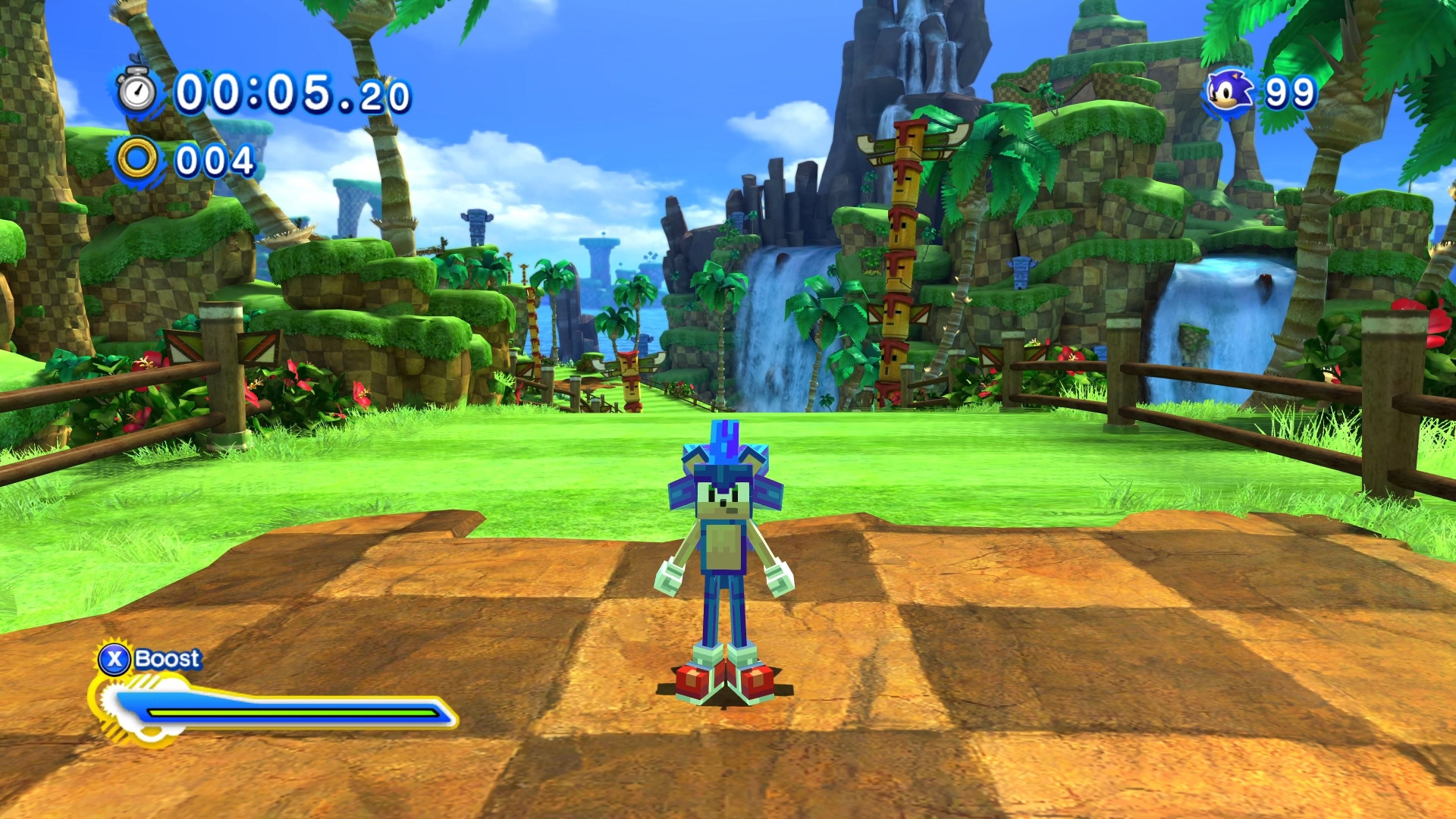Click the stopwatch timer icon
Viewport: 1456px width, 819px height.
pyautogui.click(x=136, y=93)
